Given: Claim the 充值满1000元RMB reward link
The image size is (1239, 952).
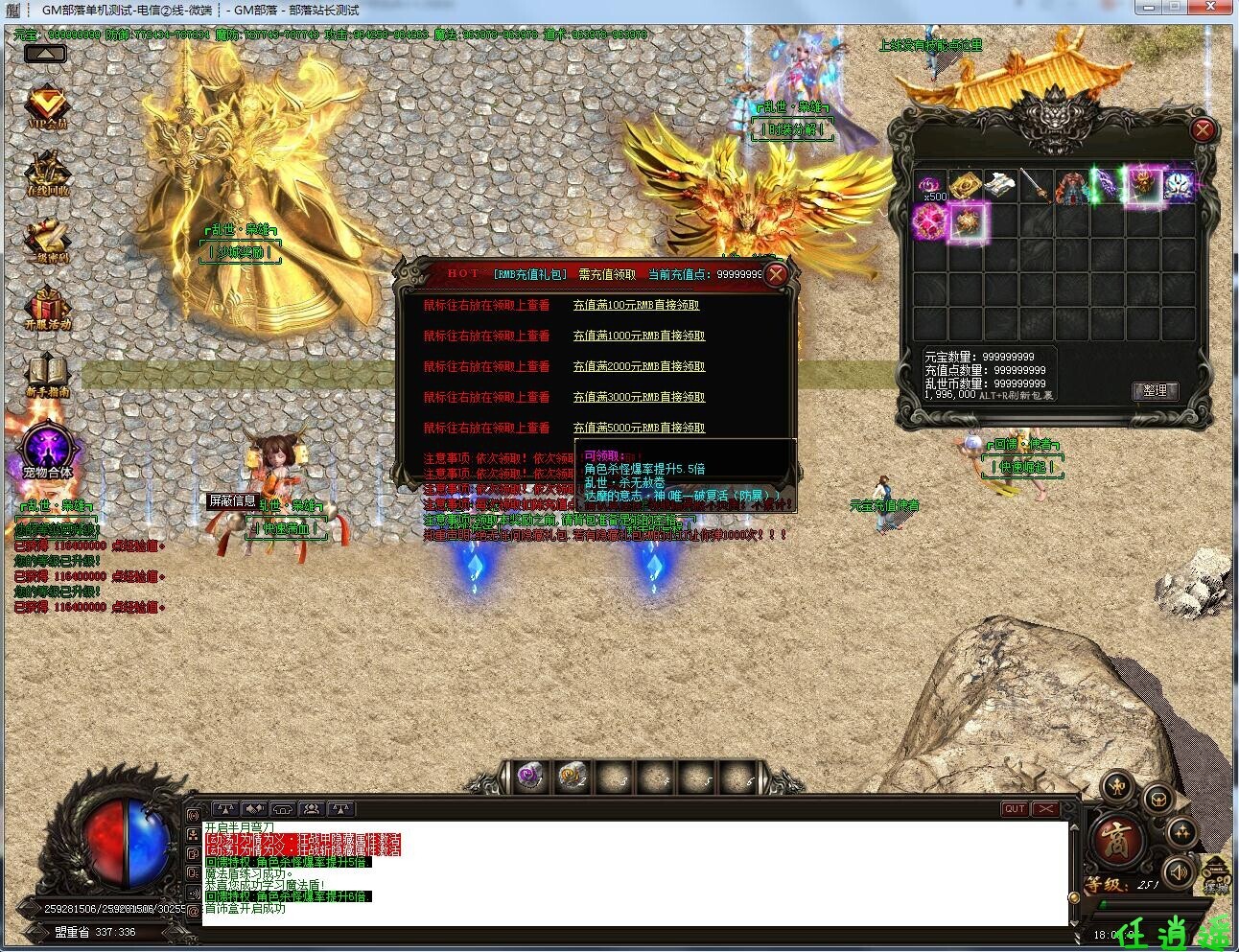Looking at the screenshot, I should pos(639,336).
